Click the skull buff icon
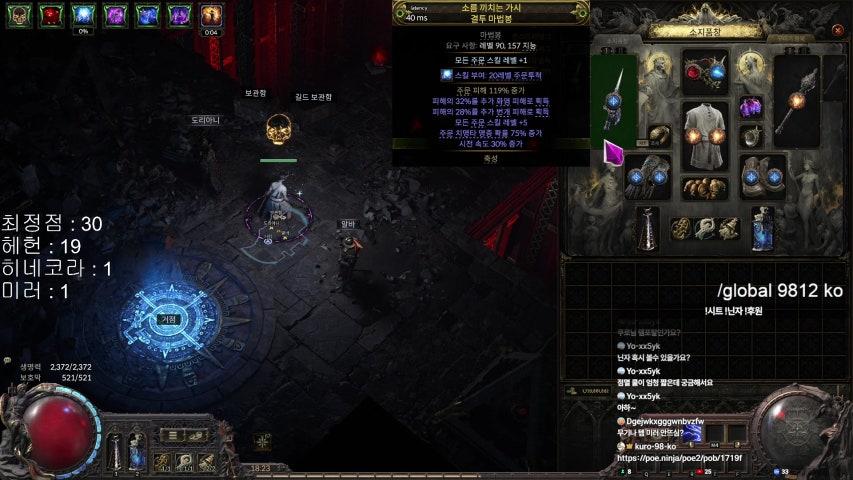853x480 pixels. (x=21, y=14)
